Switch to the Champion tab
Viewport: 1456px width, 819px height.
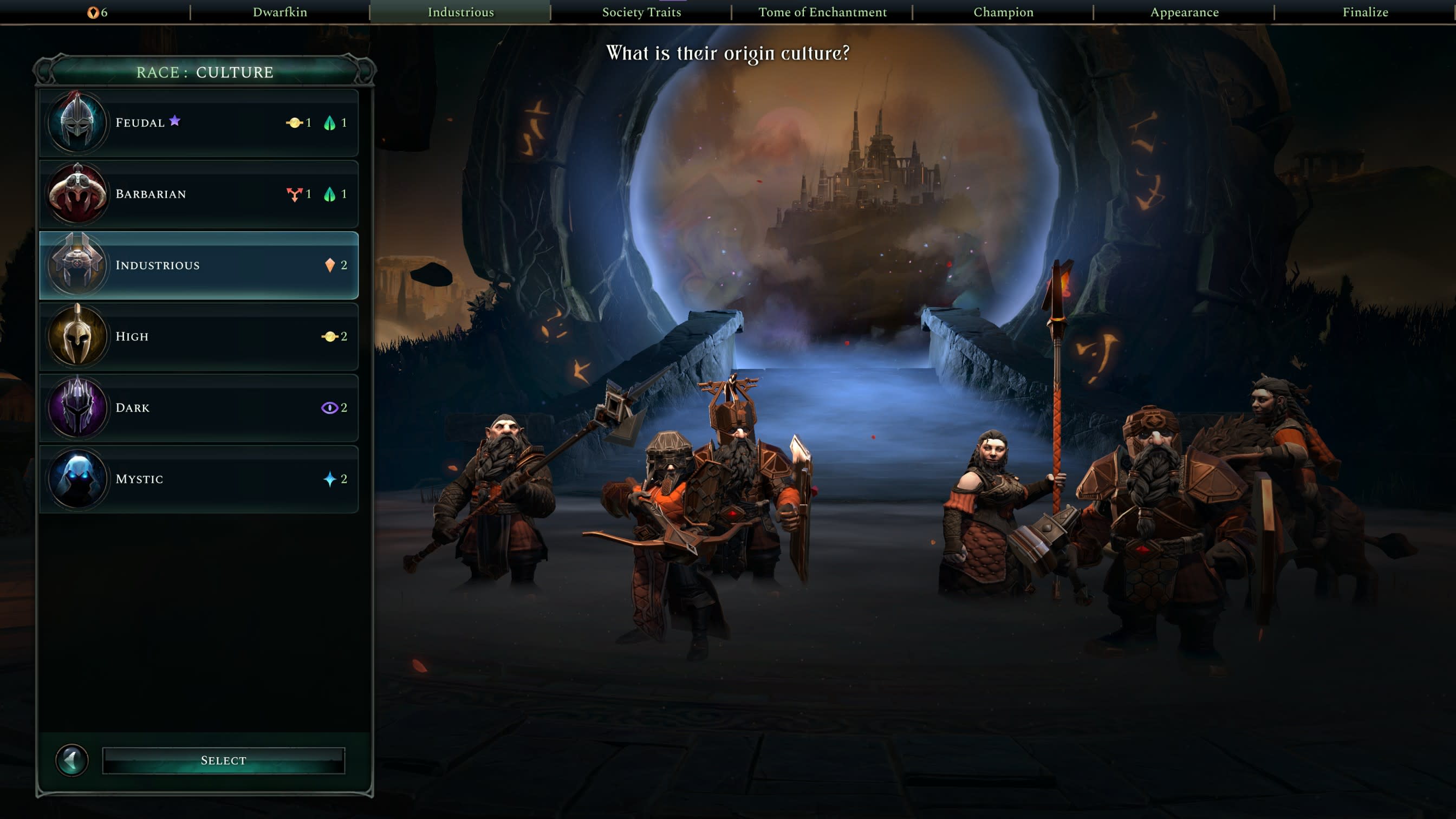pos(1003,12)
